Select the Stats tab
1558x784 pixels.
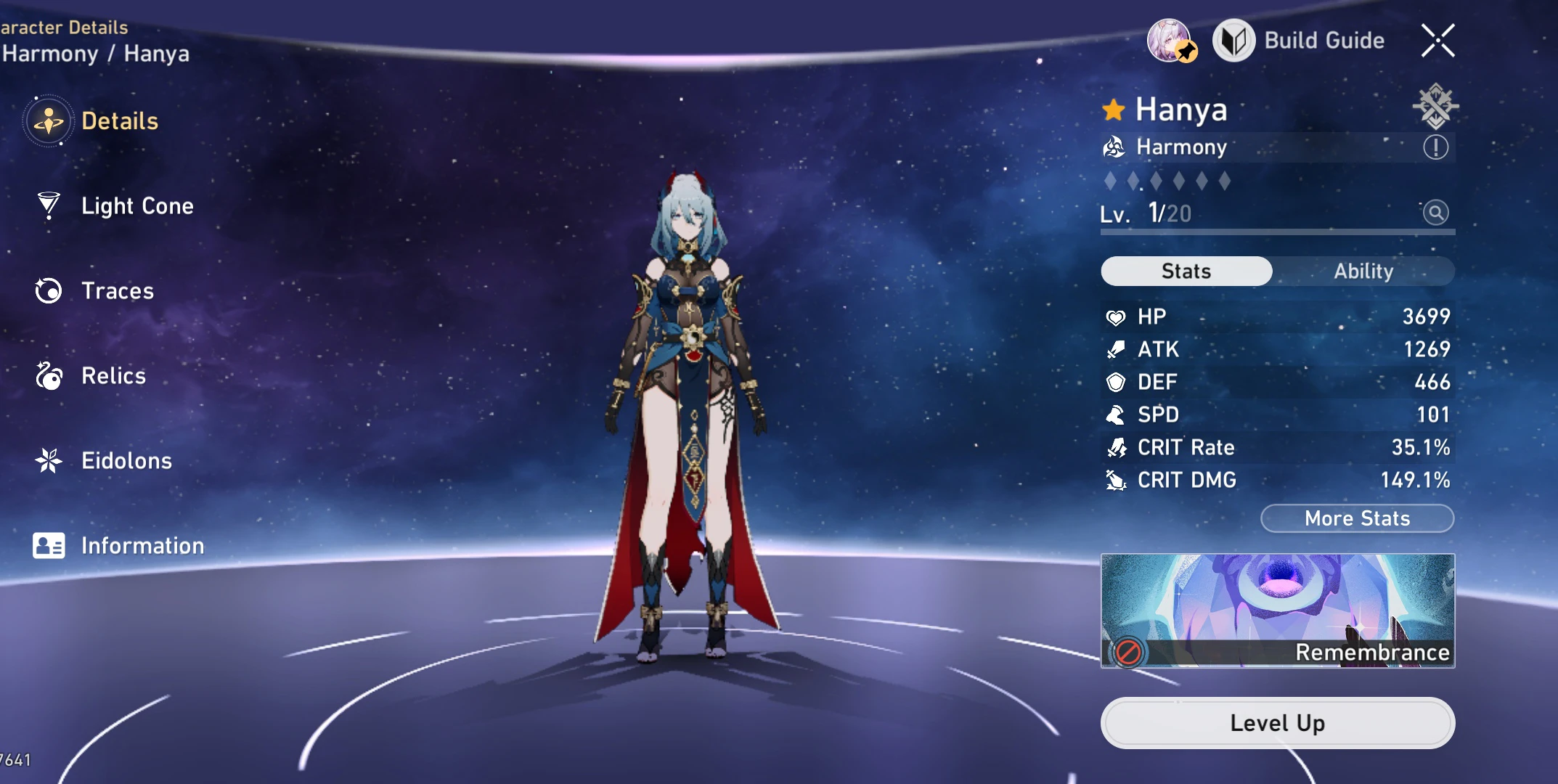pyautogui.click(x=1186, y=271)
